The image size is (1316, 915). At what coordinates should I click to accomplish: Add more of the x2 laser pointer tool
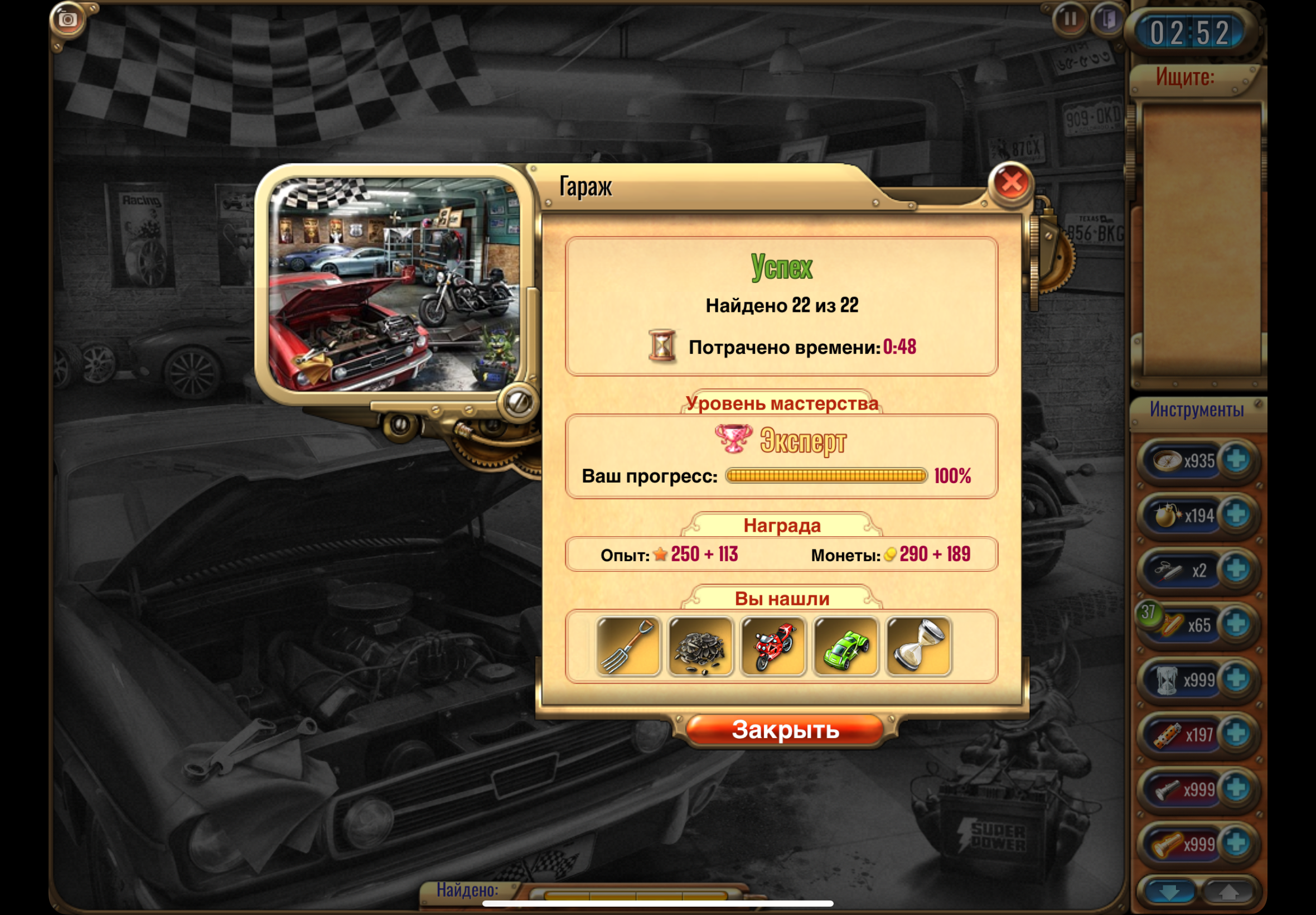(1236, 569)
